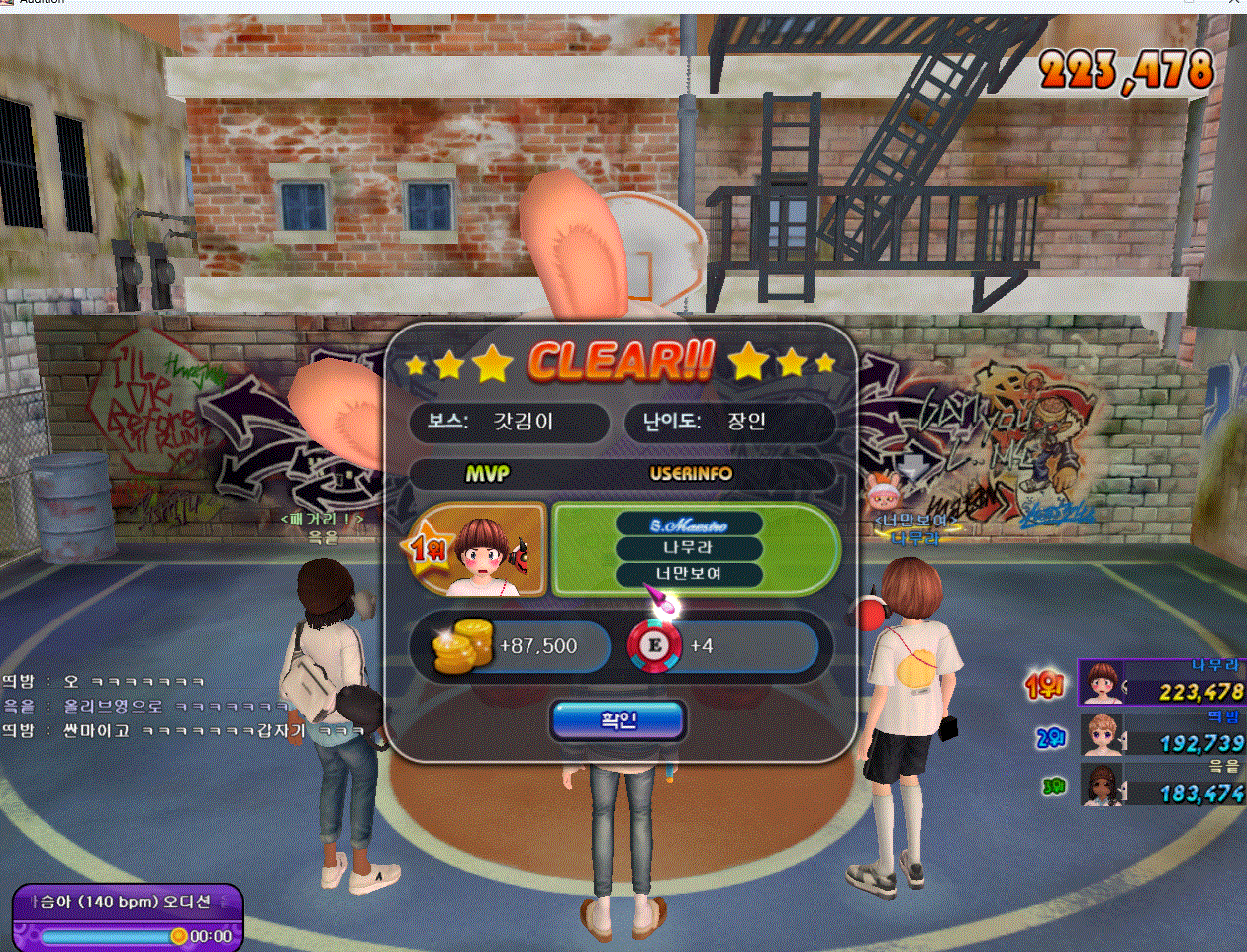Click the red E chip reward icon
1247x952 pixels.
point(654,645)
